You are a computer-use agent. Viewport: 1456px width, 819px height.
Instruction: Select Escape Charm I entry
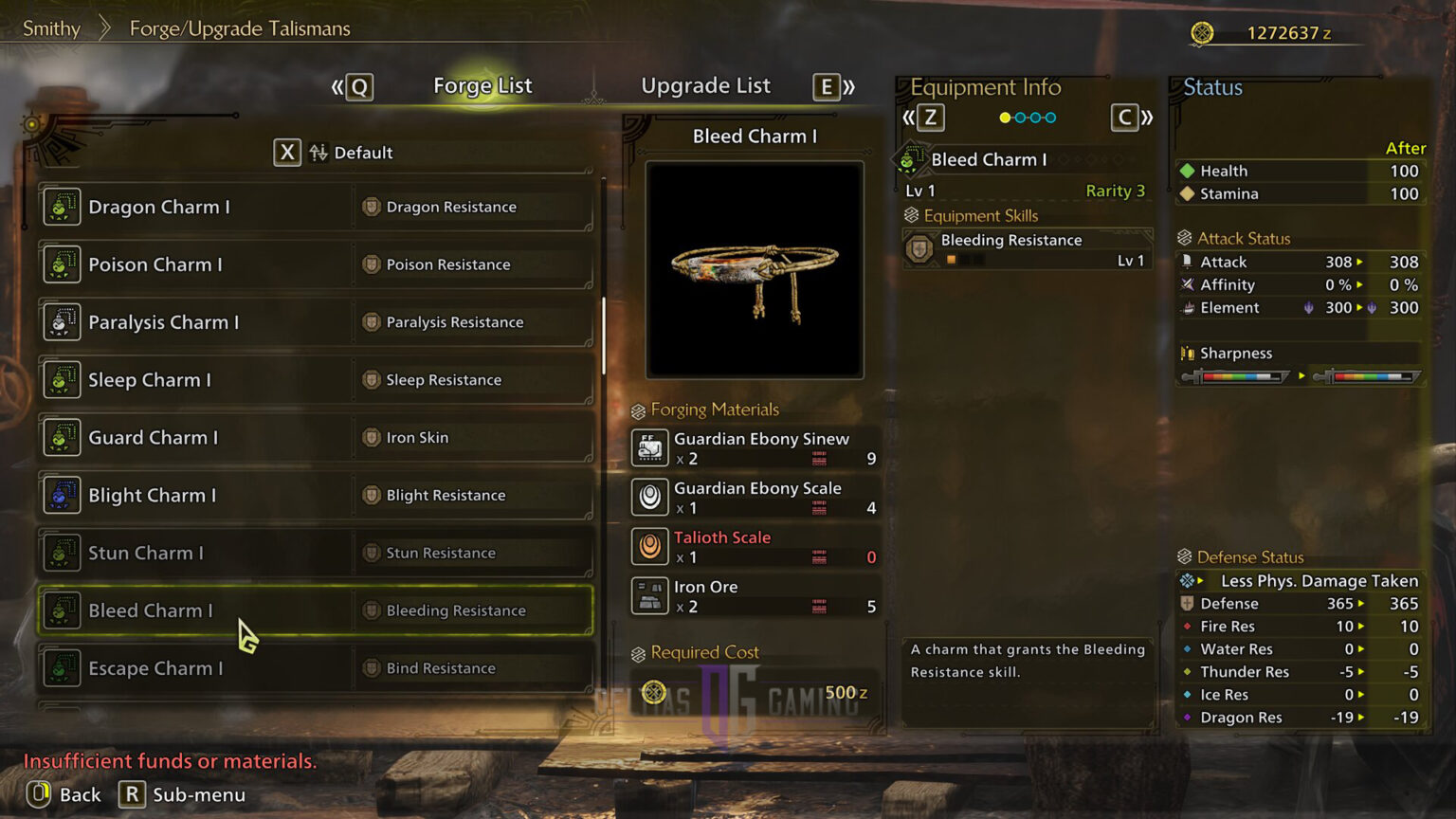316,668
